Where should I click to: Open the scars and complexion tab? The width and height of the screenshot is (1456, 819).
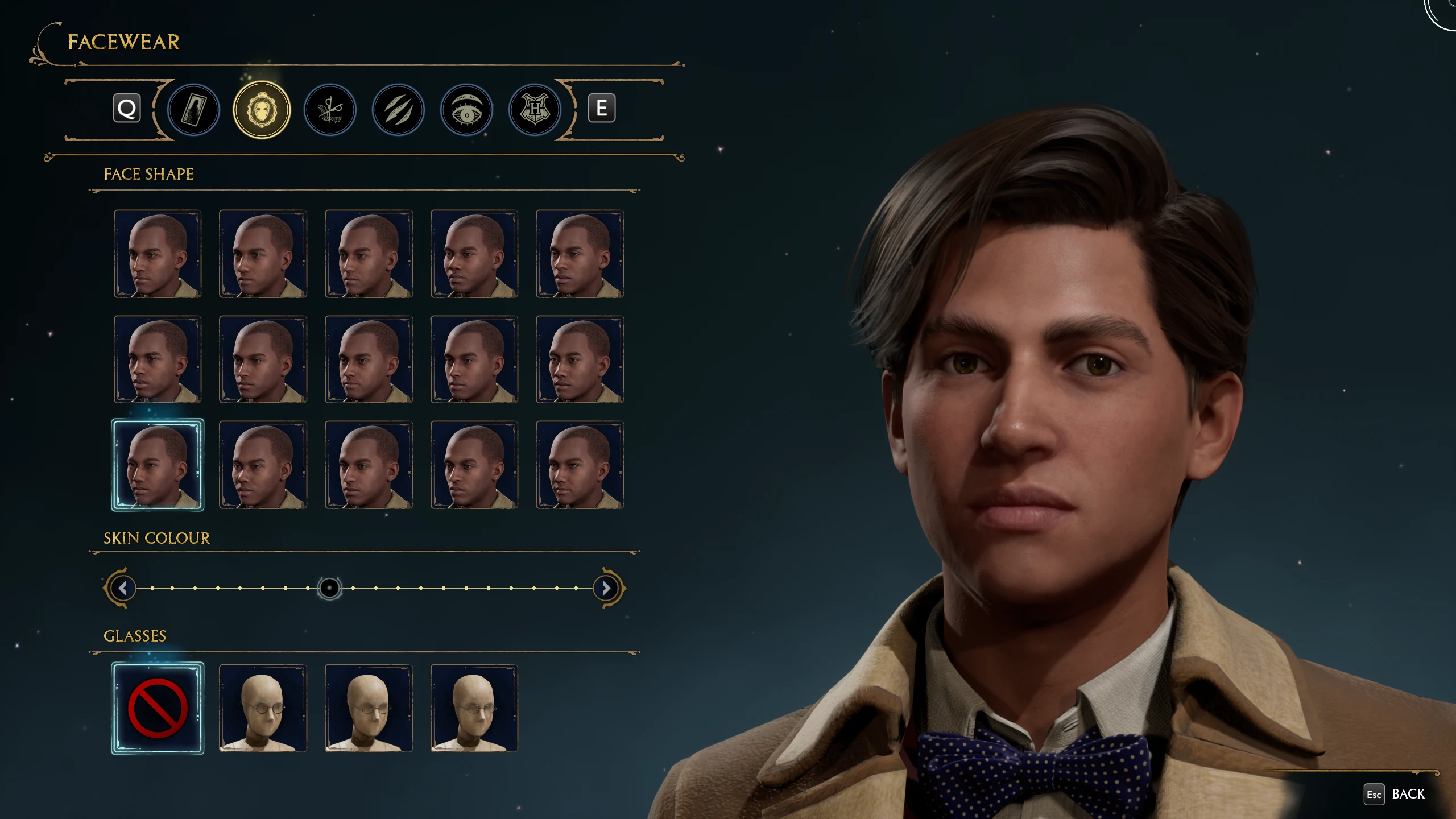pyautogui.click(x=398, y=110)
